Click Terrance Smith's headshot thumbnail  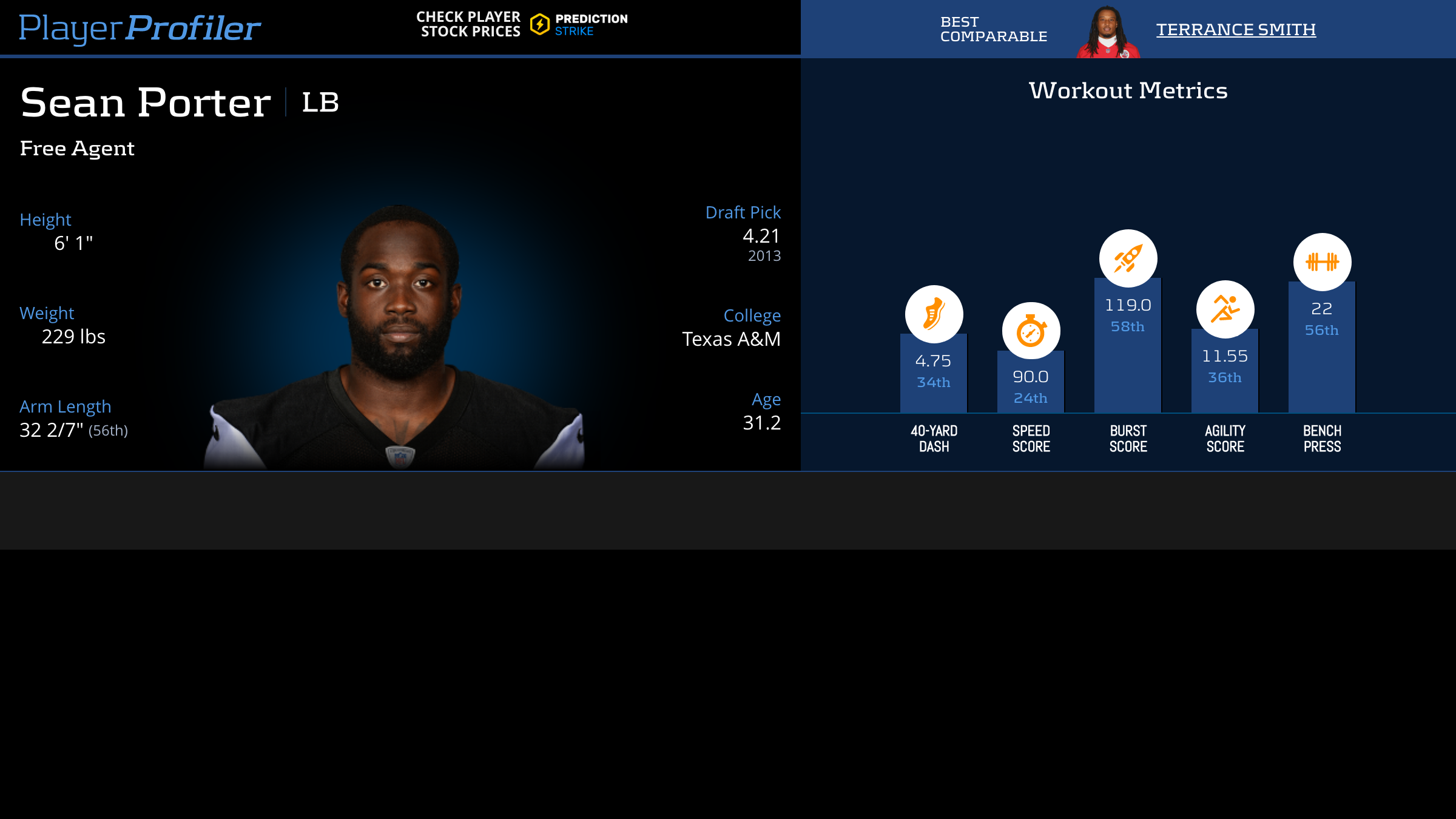point(1108,32)
